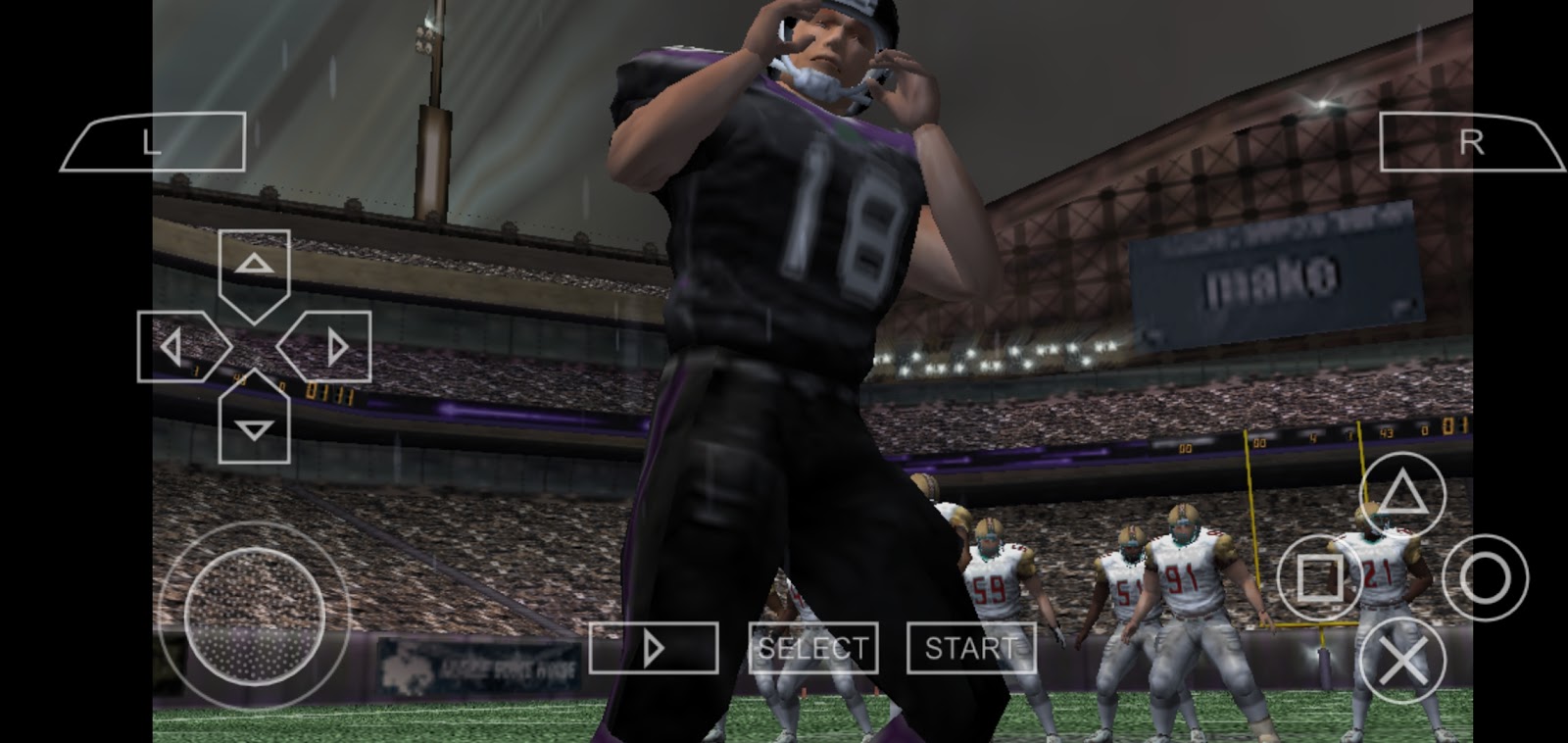The image size is (1568, 743).
Task: Tap the Square face button
Action: [x=1318, y=578]
